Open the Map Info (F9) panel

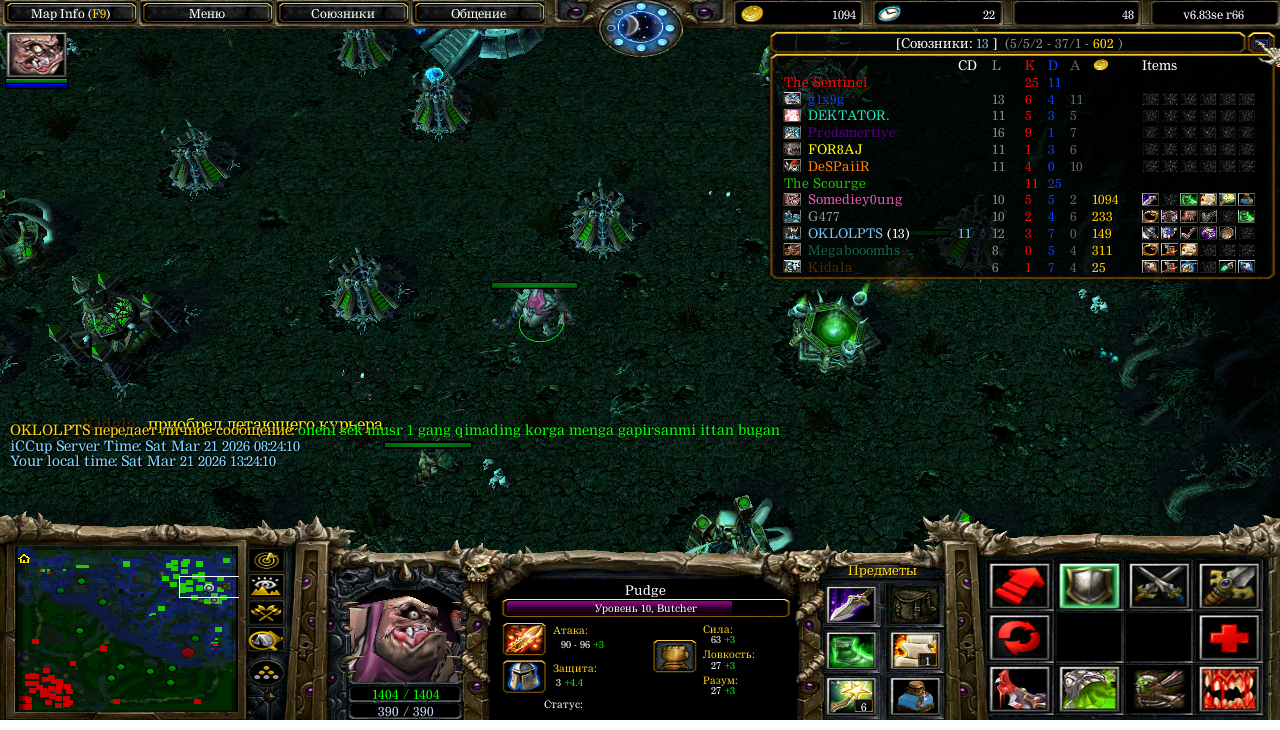(70, 14)
